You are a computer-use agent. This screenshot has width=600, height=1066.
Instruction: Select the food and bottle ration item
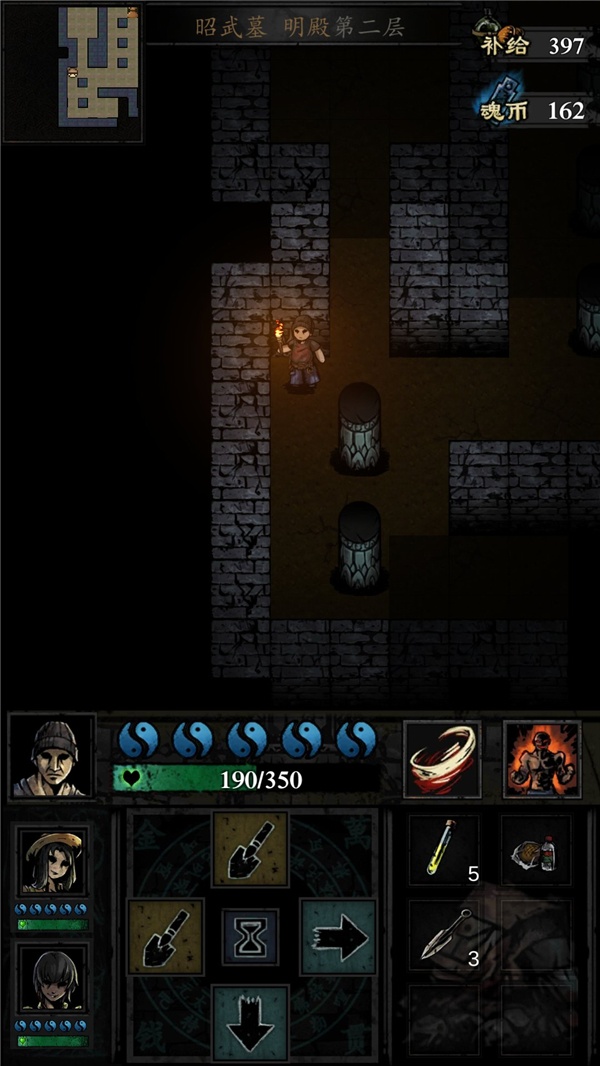point(535,850)
